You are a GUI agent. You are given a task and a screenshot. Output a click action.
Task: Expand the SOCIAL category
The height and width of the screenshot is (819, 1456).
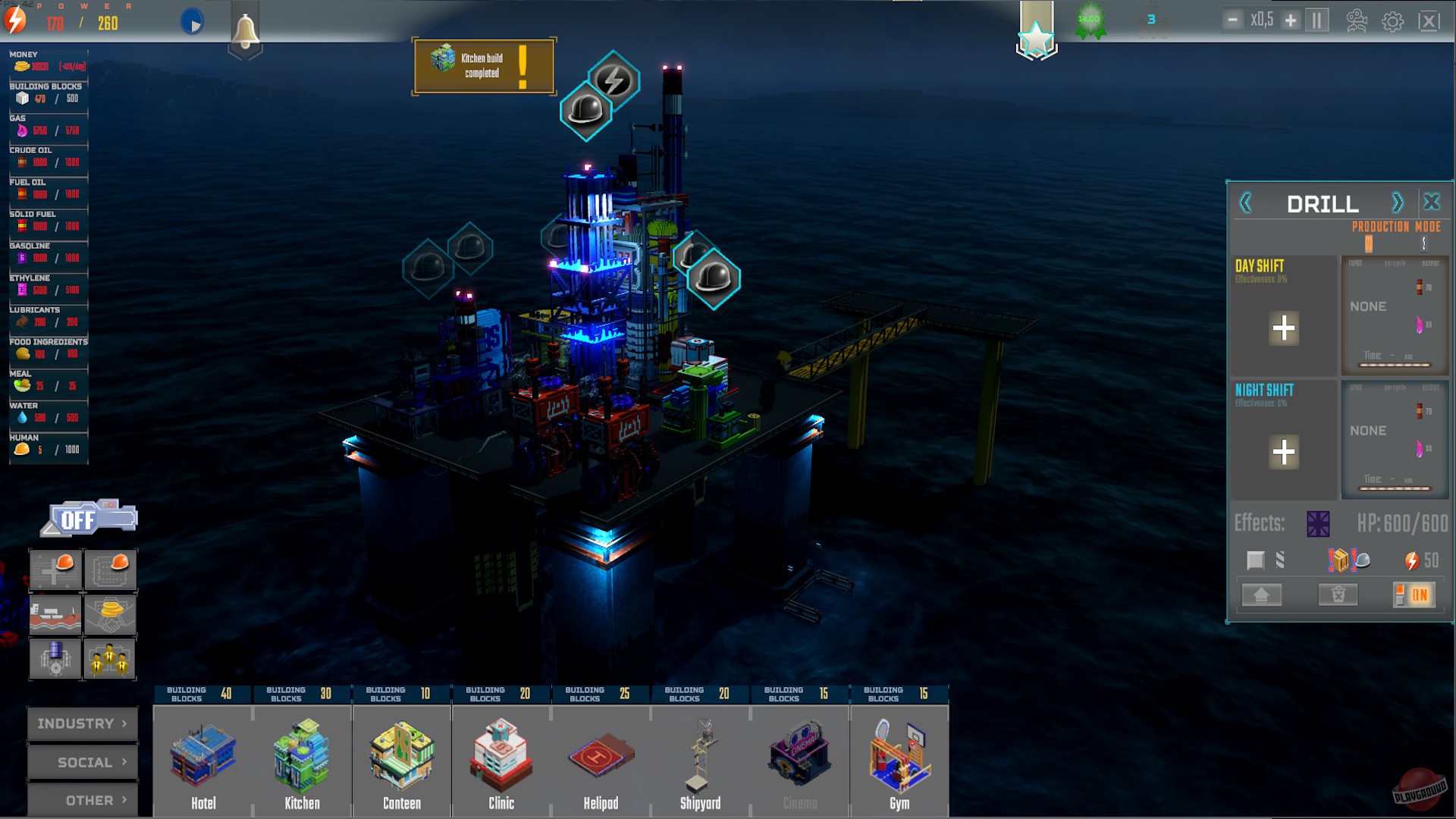(x=82, y=762)
